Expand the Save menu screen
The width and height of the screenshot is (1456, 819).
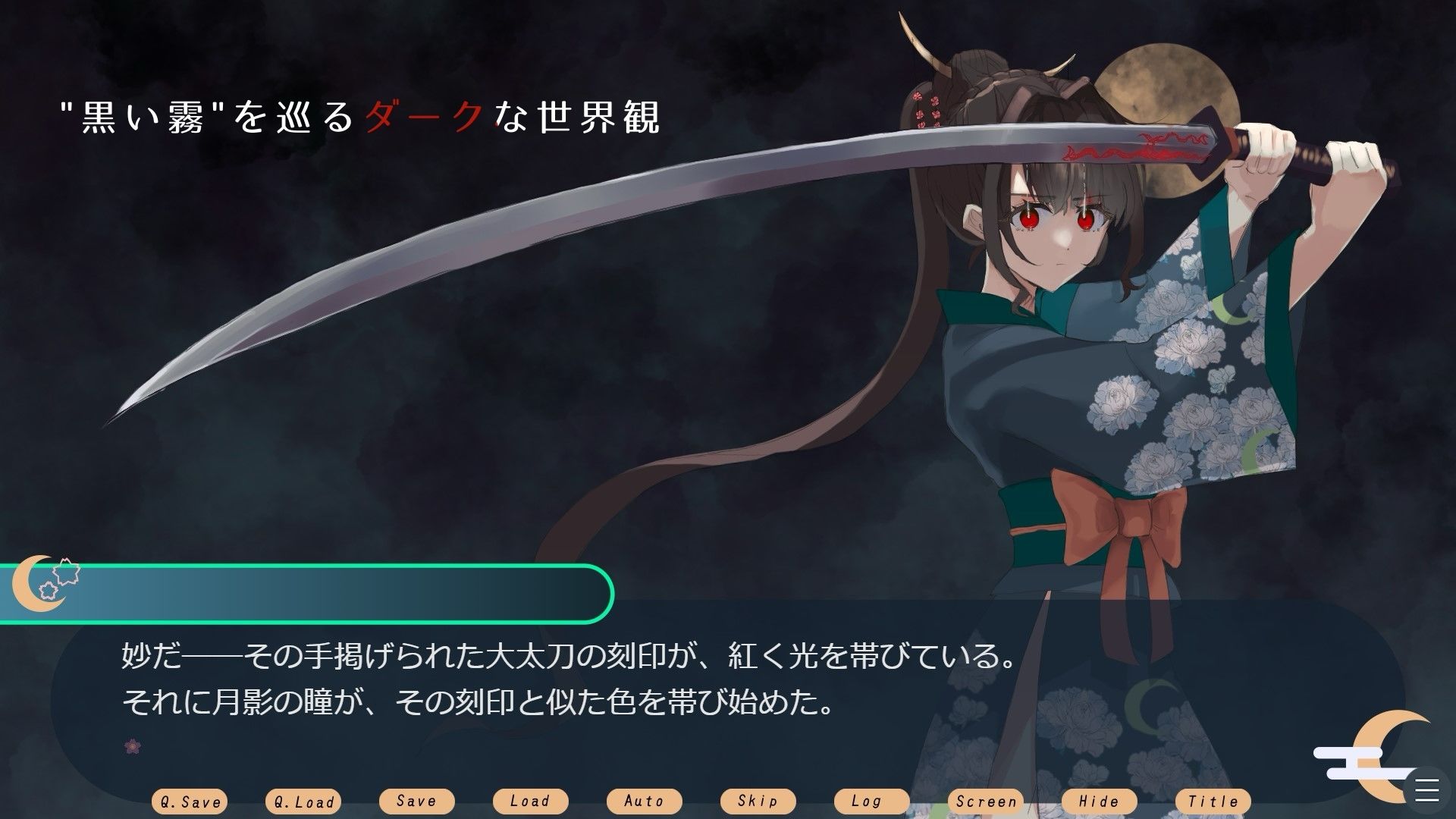tap(417, 801)
